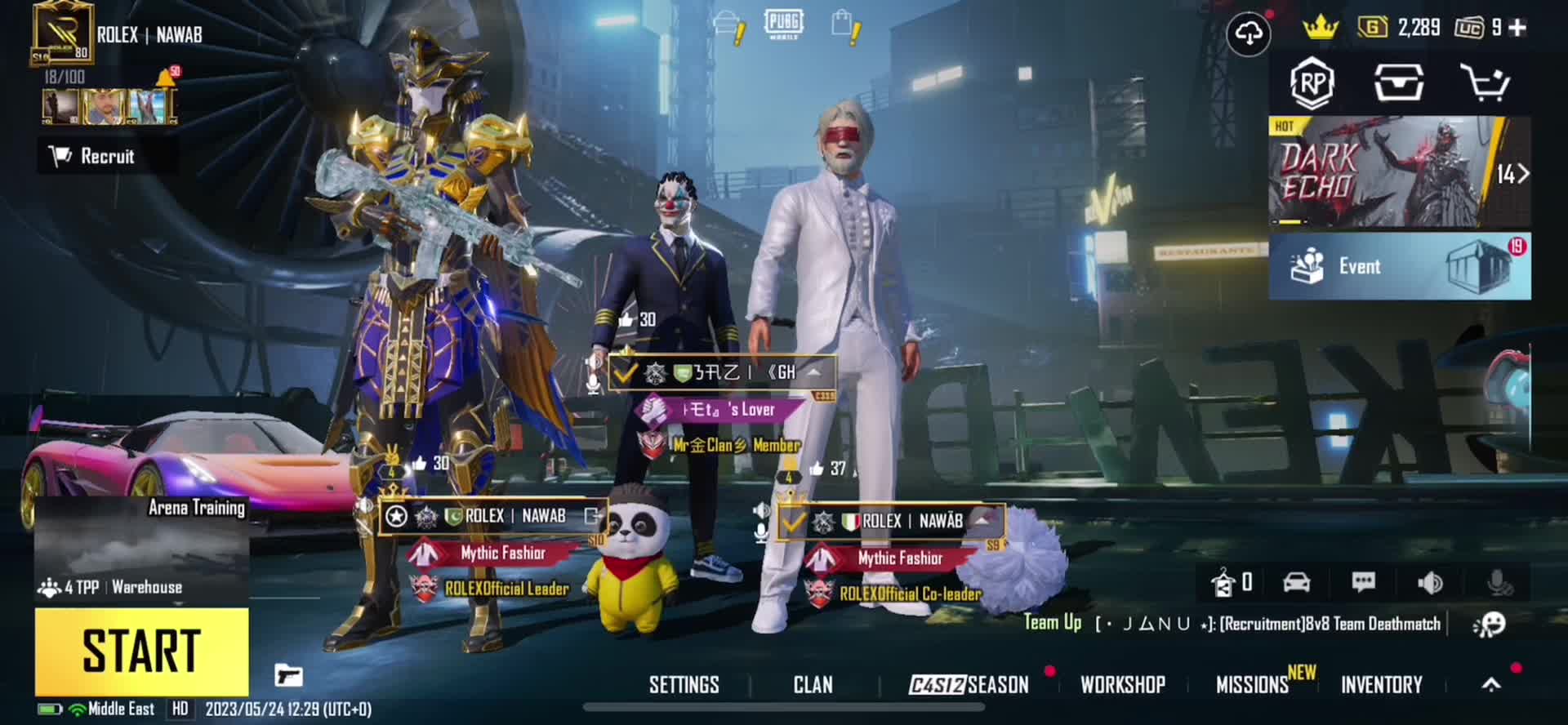Viewport: 1568px width, 725px height.
Task: Open the Dark Echo hot banner
Action: tap(1399, 171)
